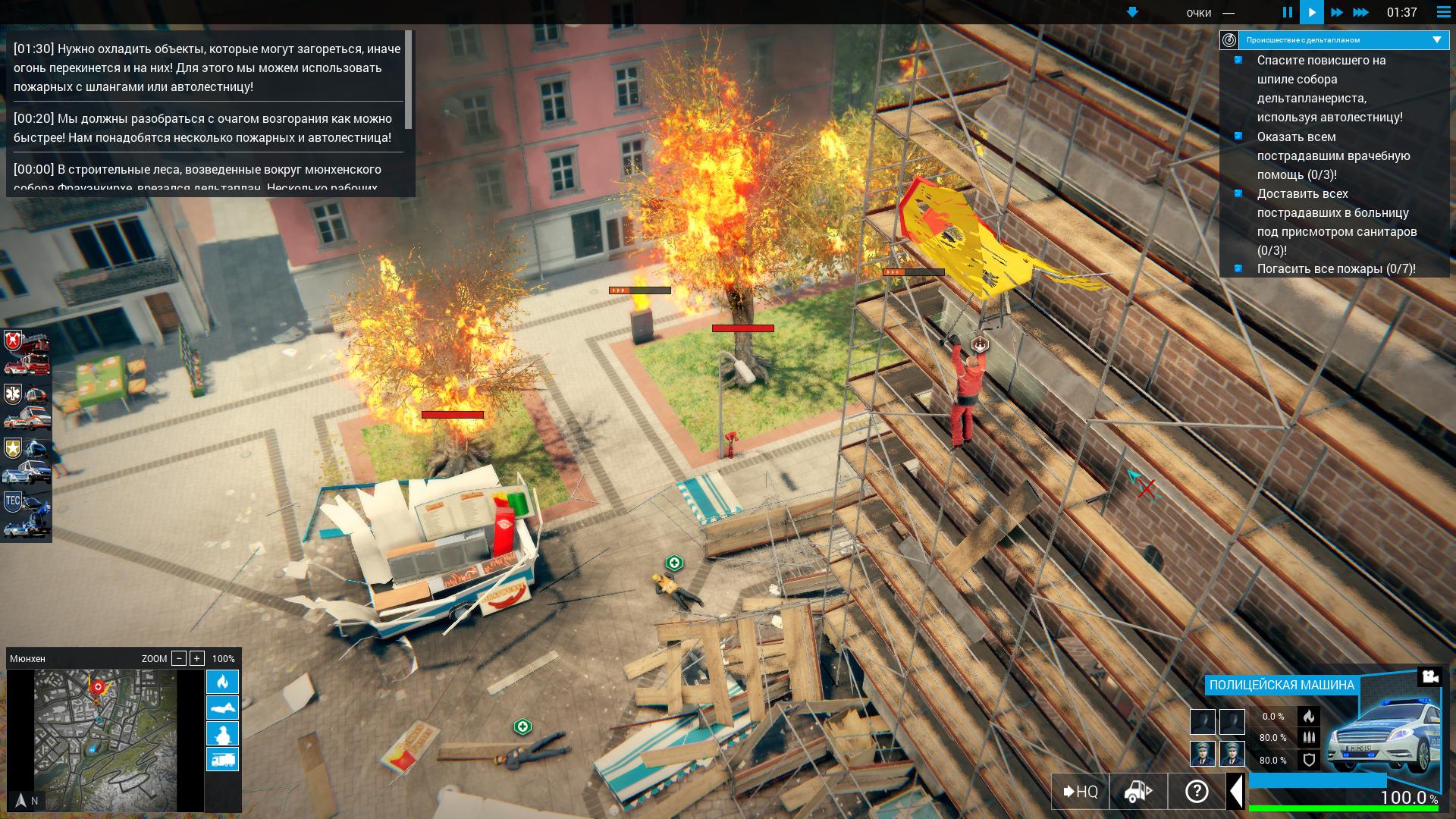Viewport: 1456px width, 819px height.
Task: Open the fire department vehicle group
Action: (27, 354)
